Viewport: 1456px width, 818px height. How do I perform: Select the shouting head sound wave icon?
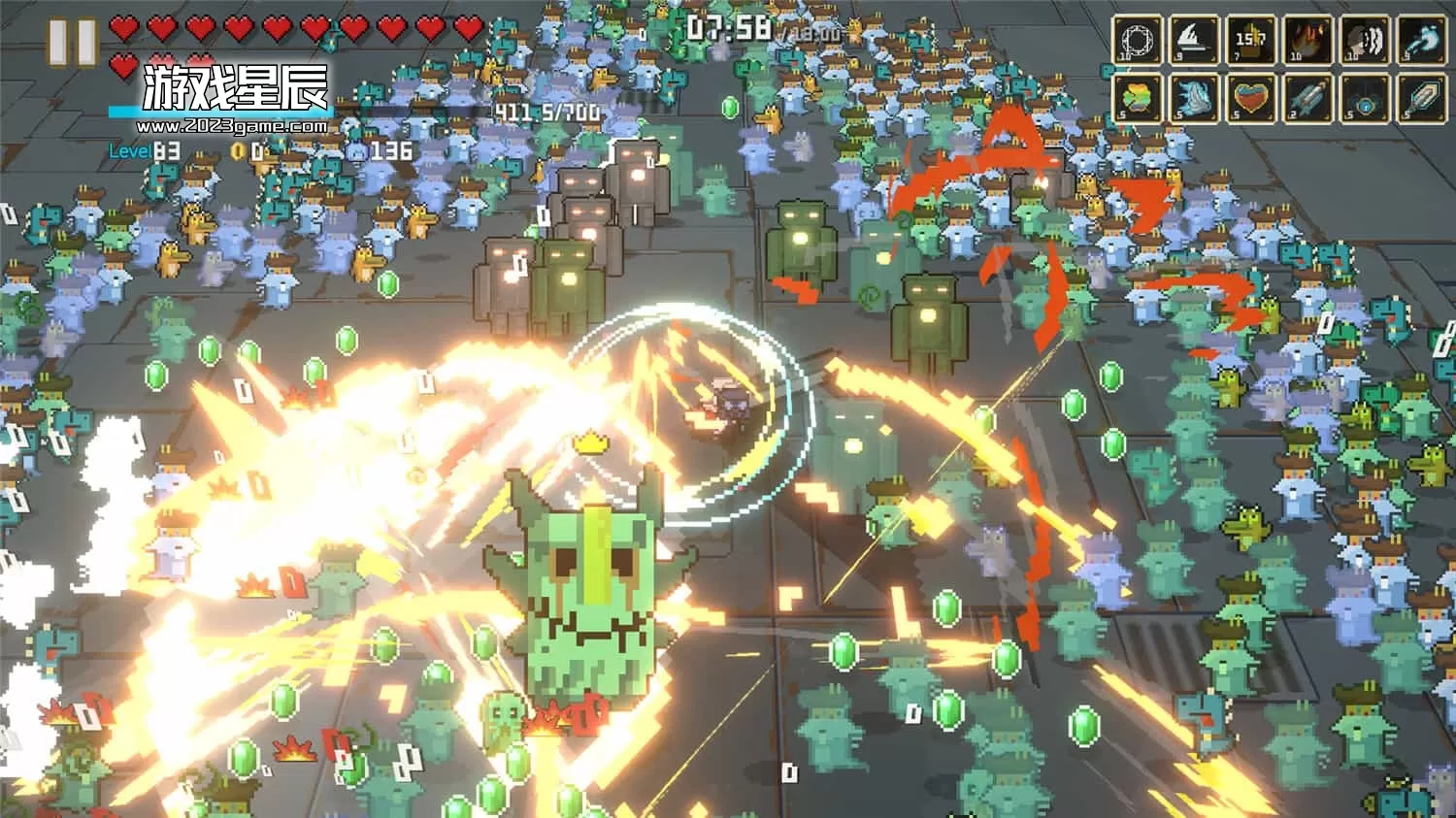tap(1366, 40)
